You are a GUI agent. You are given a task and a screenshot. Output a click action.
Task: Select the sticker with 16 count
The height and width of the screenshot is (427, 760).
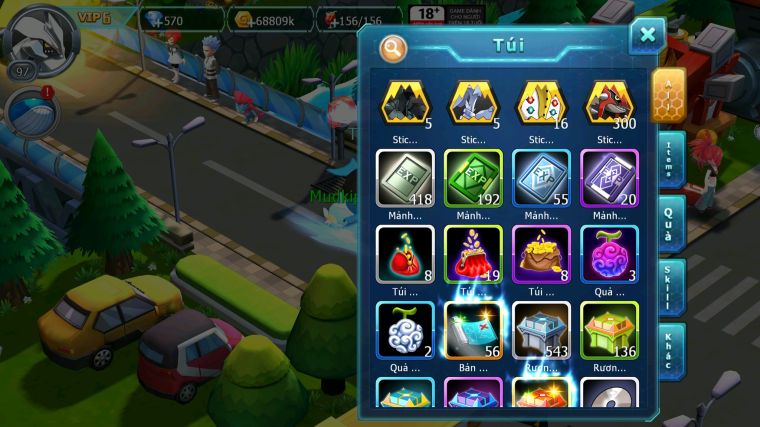tap(541, 103)
